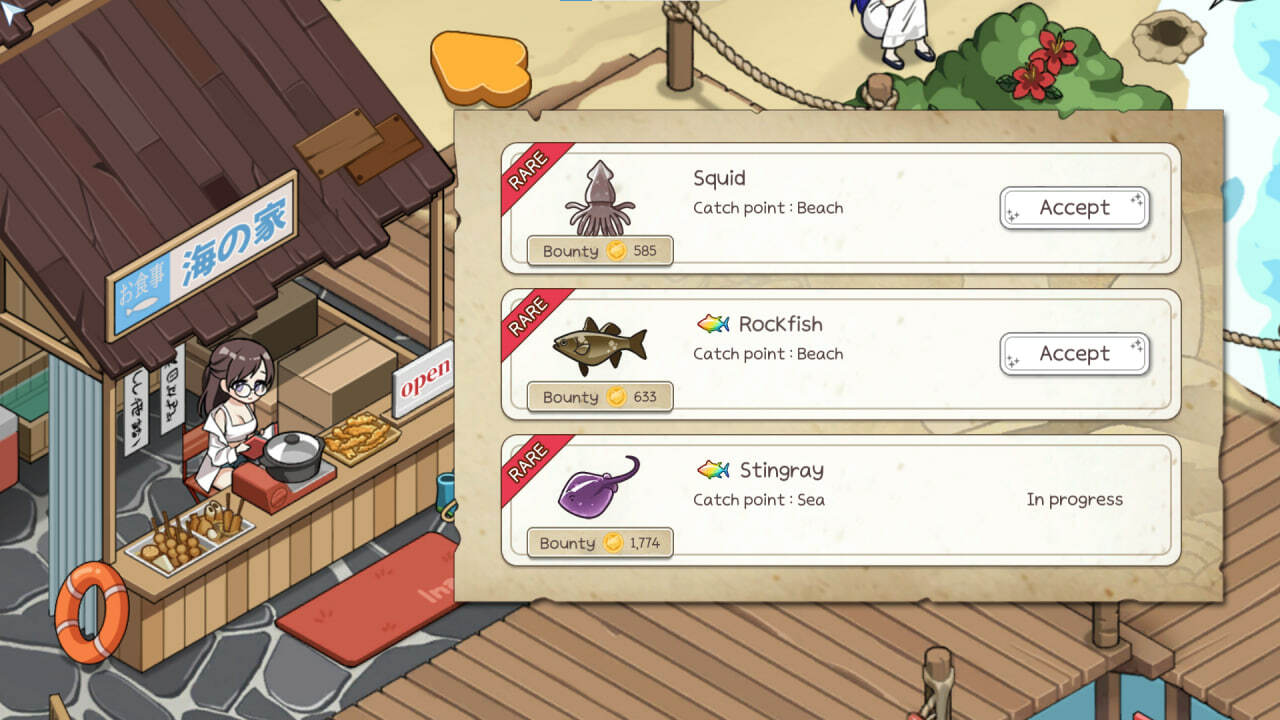Accept the Squid bounty

(x=1074, y=208)
